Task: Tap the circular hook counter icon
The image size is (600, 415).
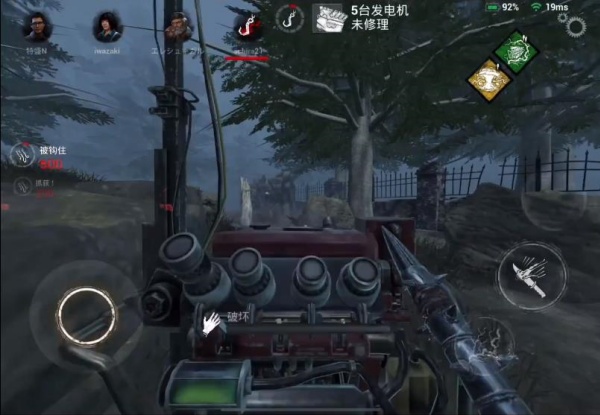Action: (x=291, y=19)
